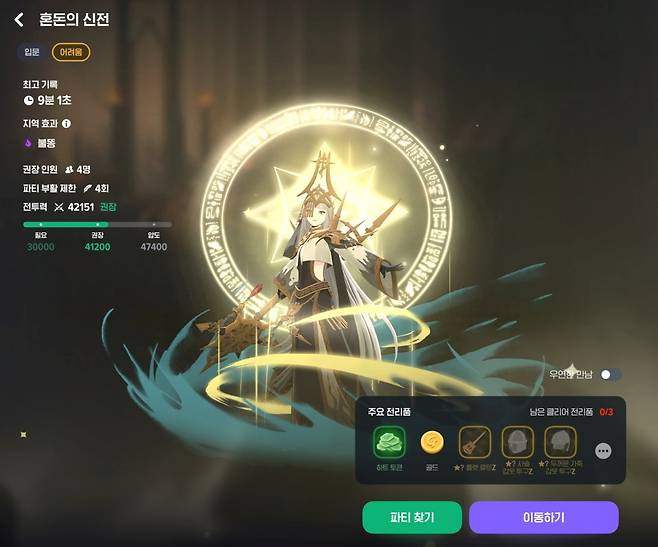The height and width of the screenshot is (547, 658).
Task: View the 골드 coin reward
Action: pyautogui.click(x=431, y=441)
